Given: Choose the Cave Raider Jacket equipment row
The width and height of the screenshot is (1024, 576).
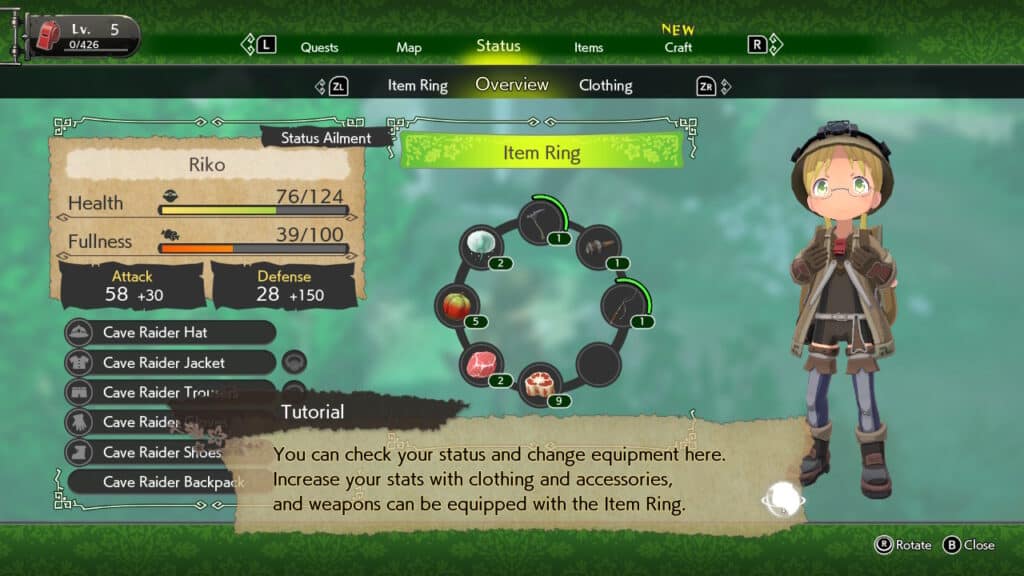Looking at the screenshot, I should [170, 362].
